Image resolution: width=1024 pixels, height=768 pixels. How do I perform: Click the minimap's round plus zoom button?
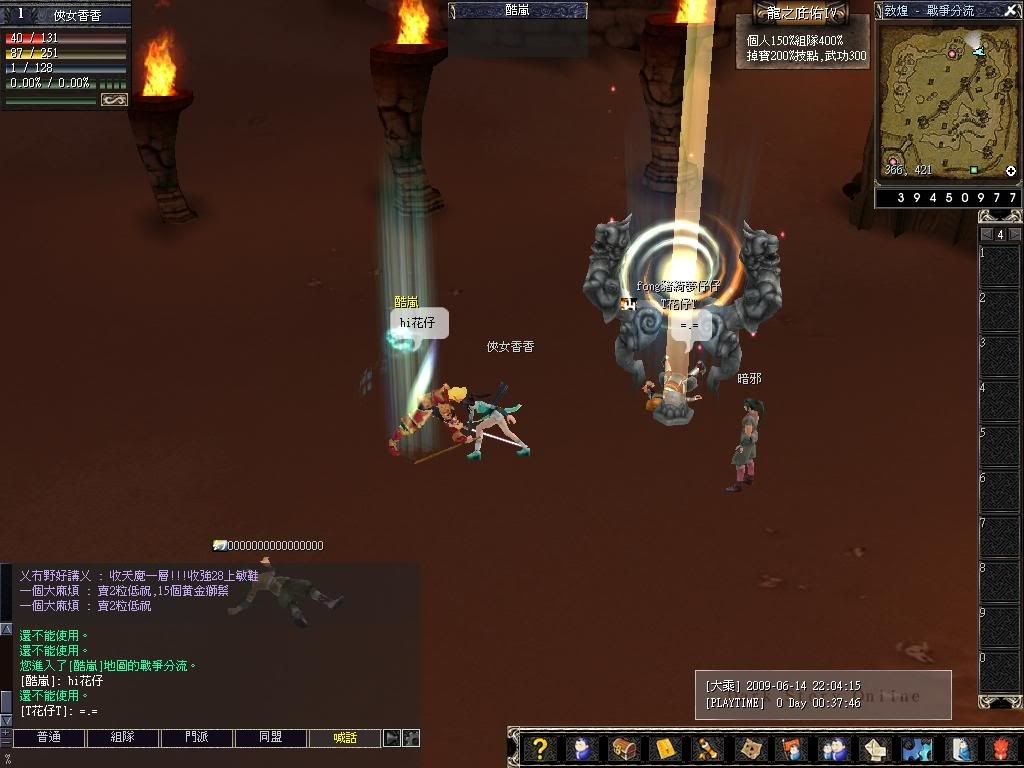[x=1011, y=172]
